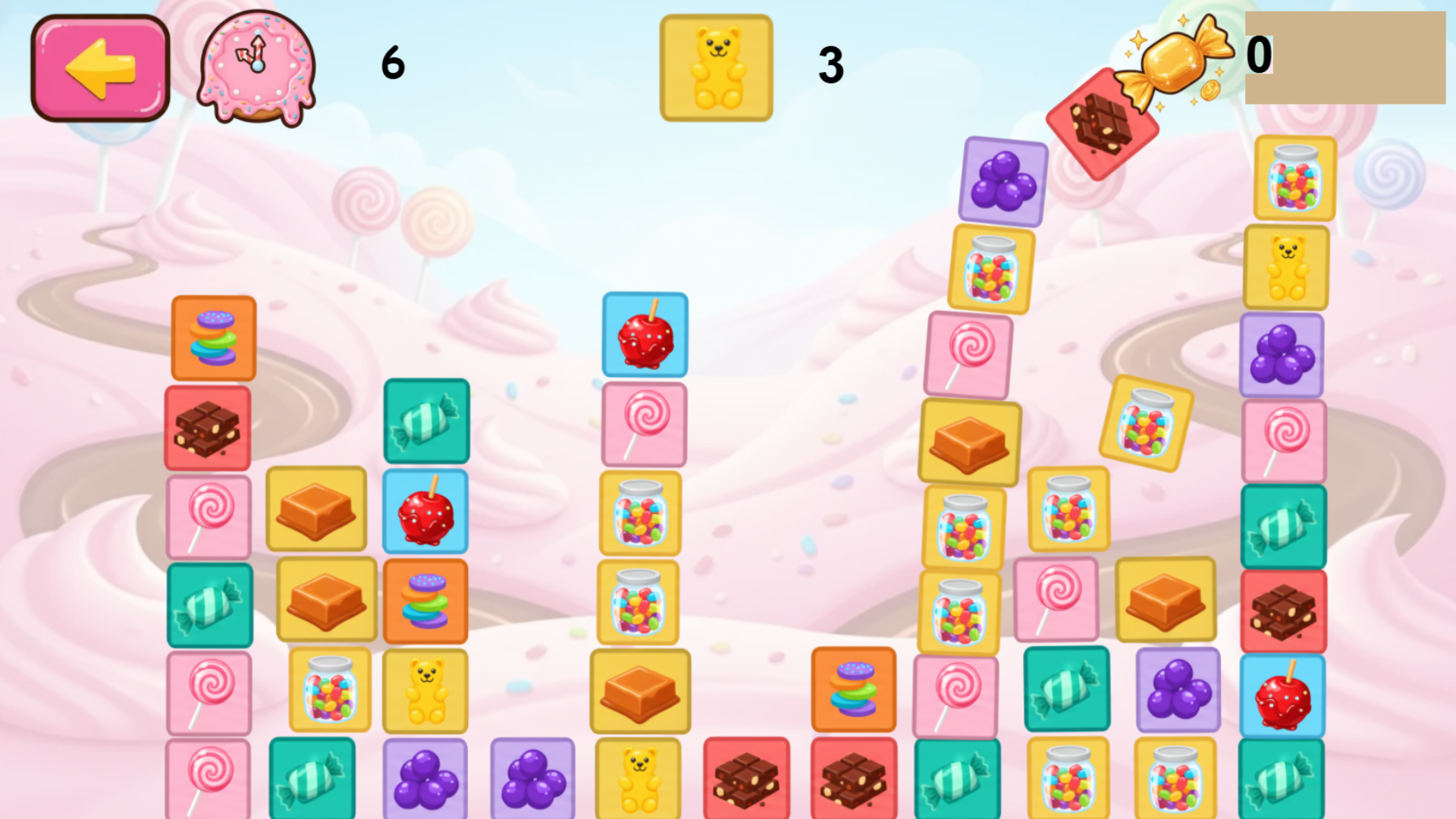This screenshot has height=819, width=1456.
Task: Select the gummy bear counter icon at top
Action: point(715,67)
